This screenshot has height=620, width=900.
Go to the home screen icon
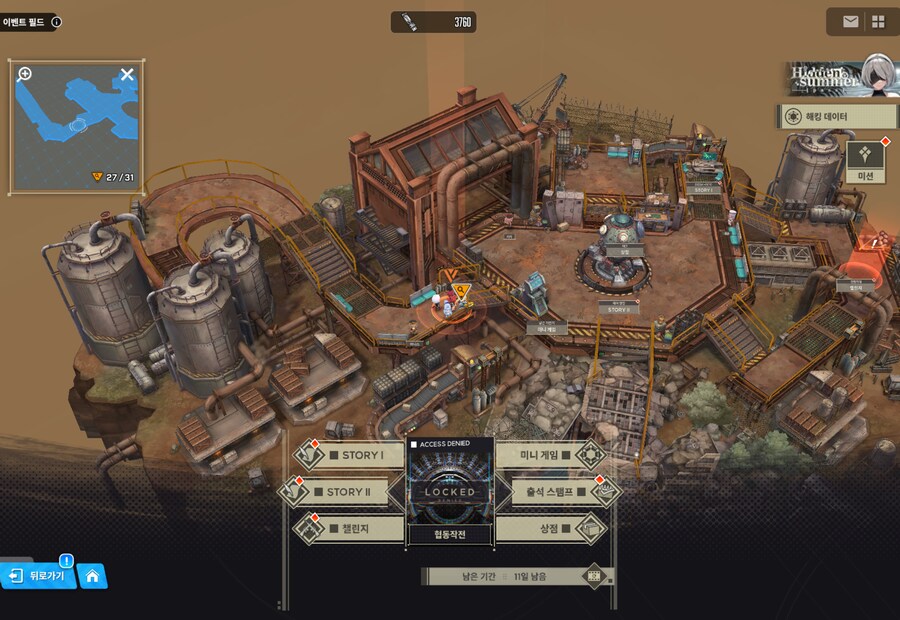click(92, 576)
